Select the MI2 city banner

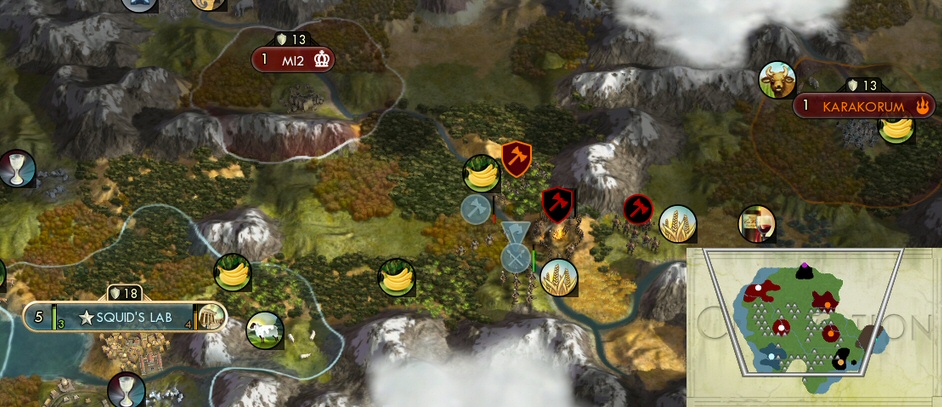click(x=292, y=60)
